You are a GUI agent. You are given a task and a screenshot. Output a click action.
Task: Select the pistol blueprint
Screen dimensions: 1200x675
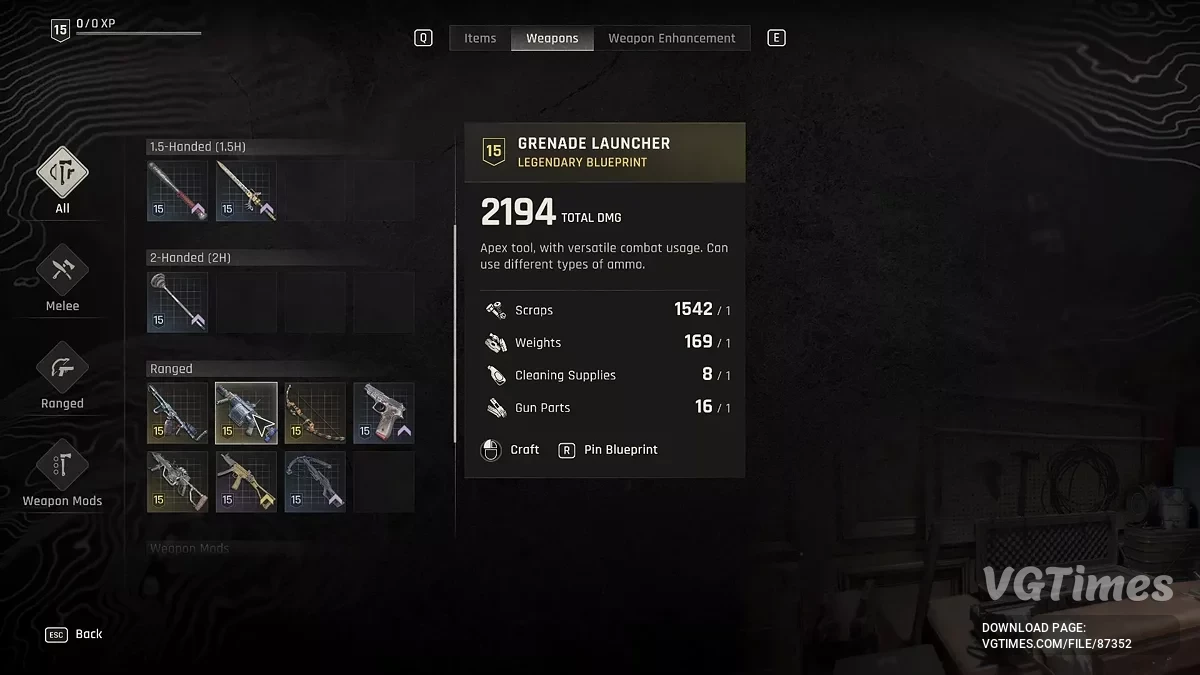(x=383, y=413)
